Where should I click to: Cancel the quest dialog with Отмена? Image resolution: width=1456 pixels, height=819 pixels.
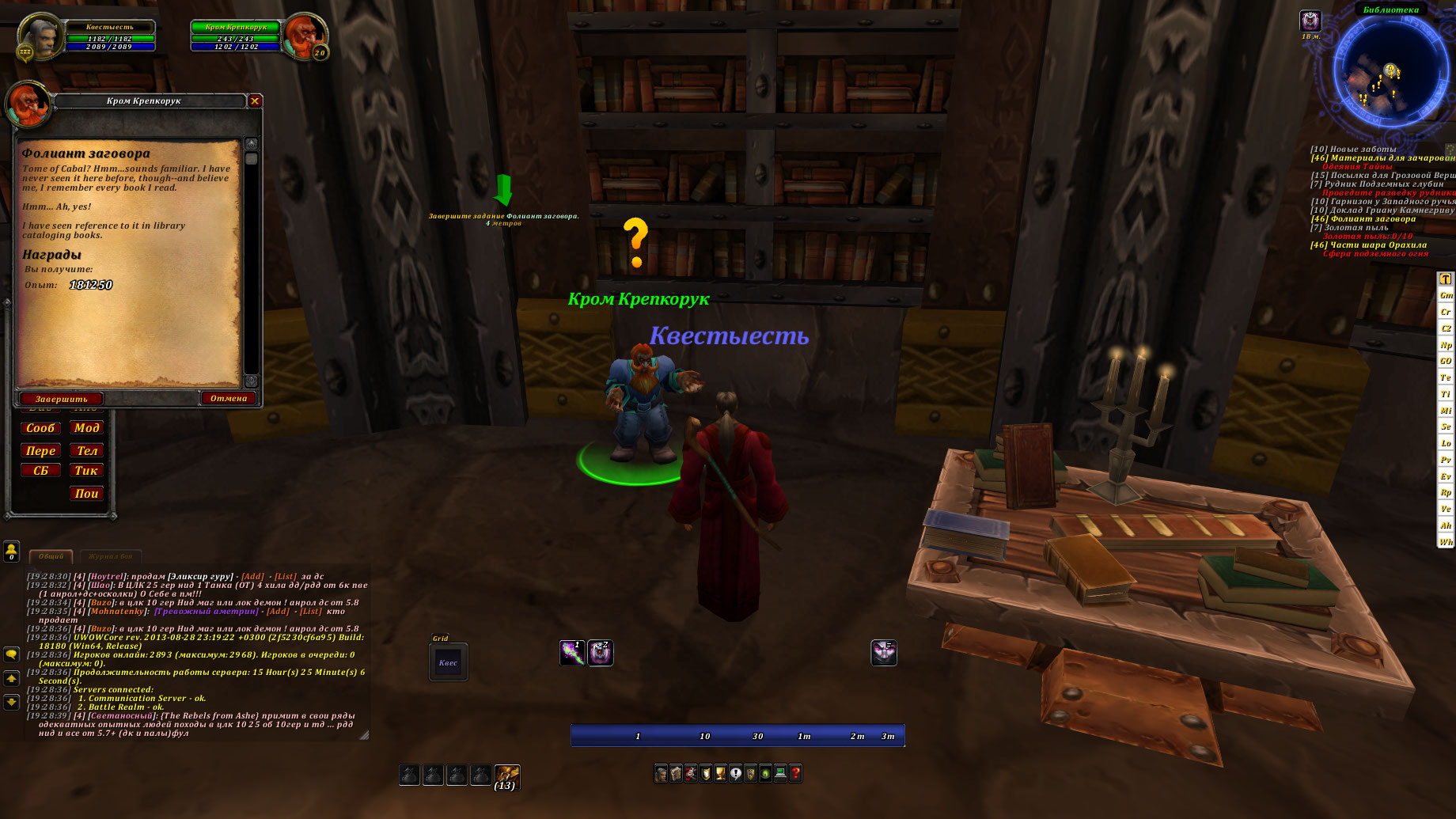pyautogui.click(x=229, y=398)
